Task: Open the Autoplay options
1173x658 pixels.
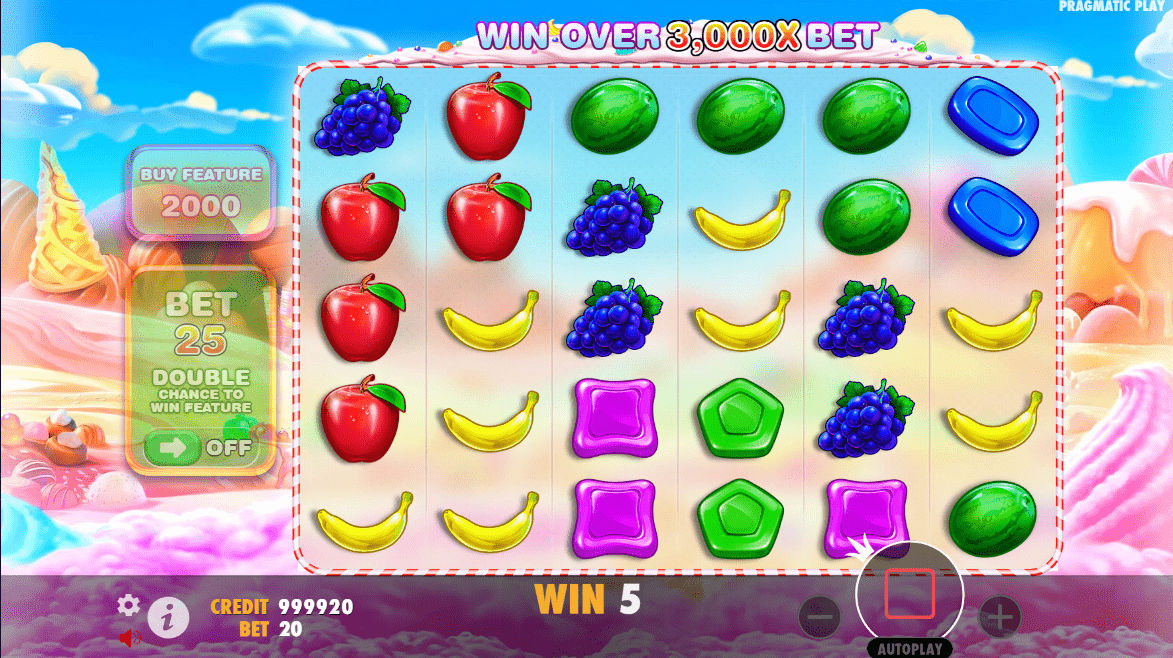Action: pyautogui.click(x=909, y=648)
